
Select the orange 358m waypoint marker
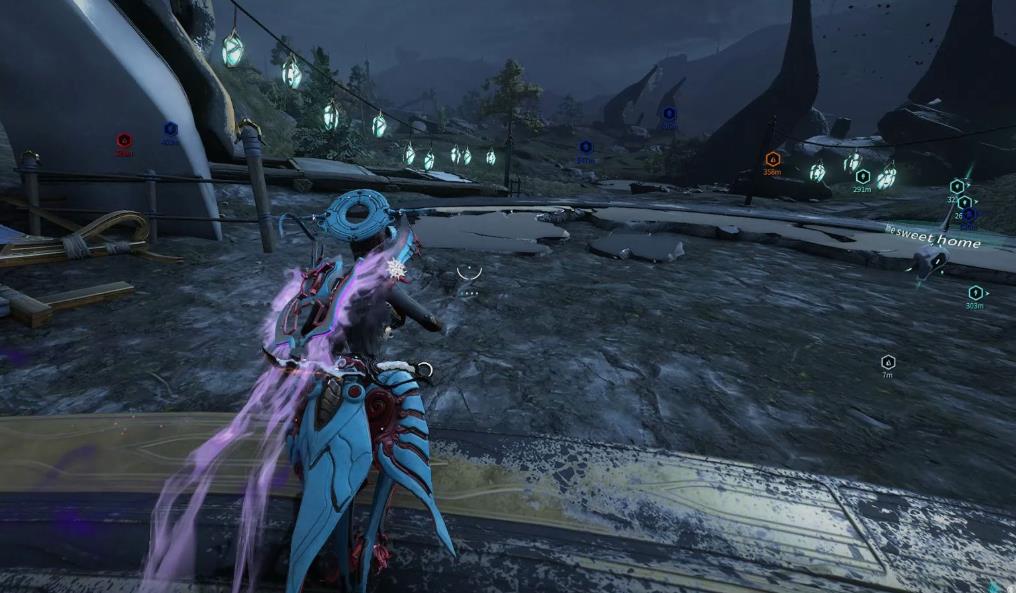coord(772,159)
